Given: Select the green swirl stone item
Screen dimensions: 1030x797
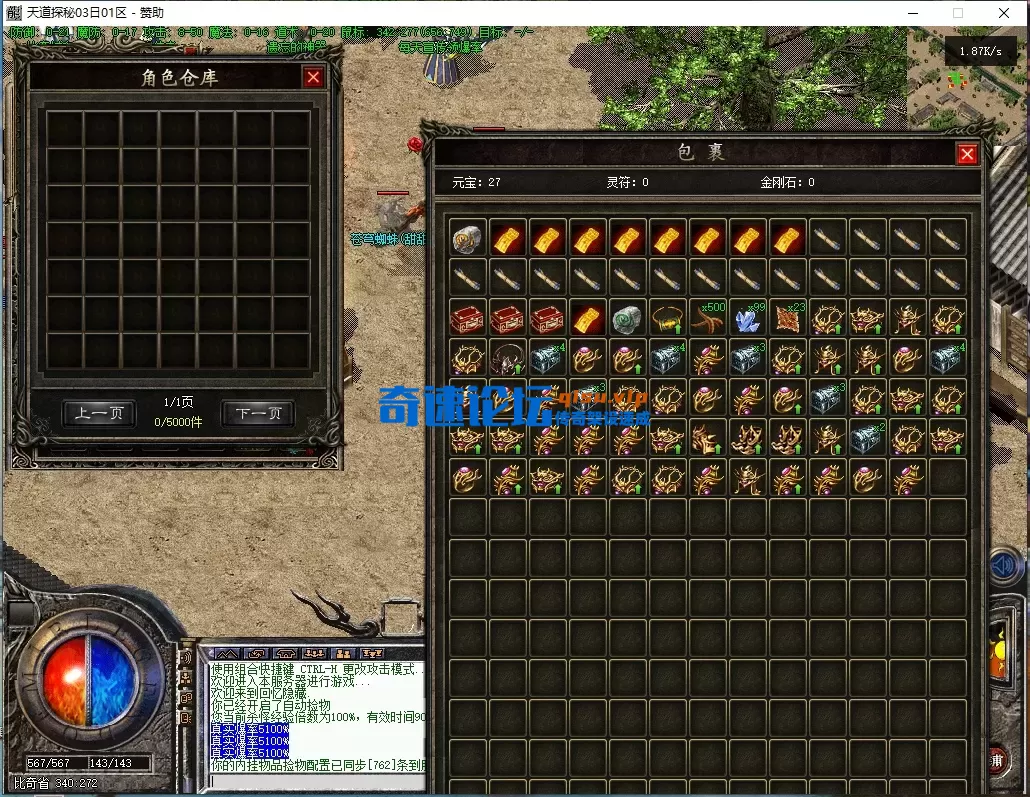Looking at the screenshot, I should (x=628, y=318).
